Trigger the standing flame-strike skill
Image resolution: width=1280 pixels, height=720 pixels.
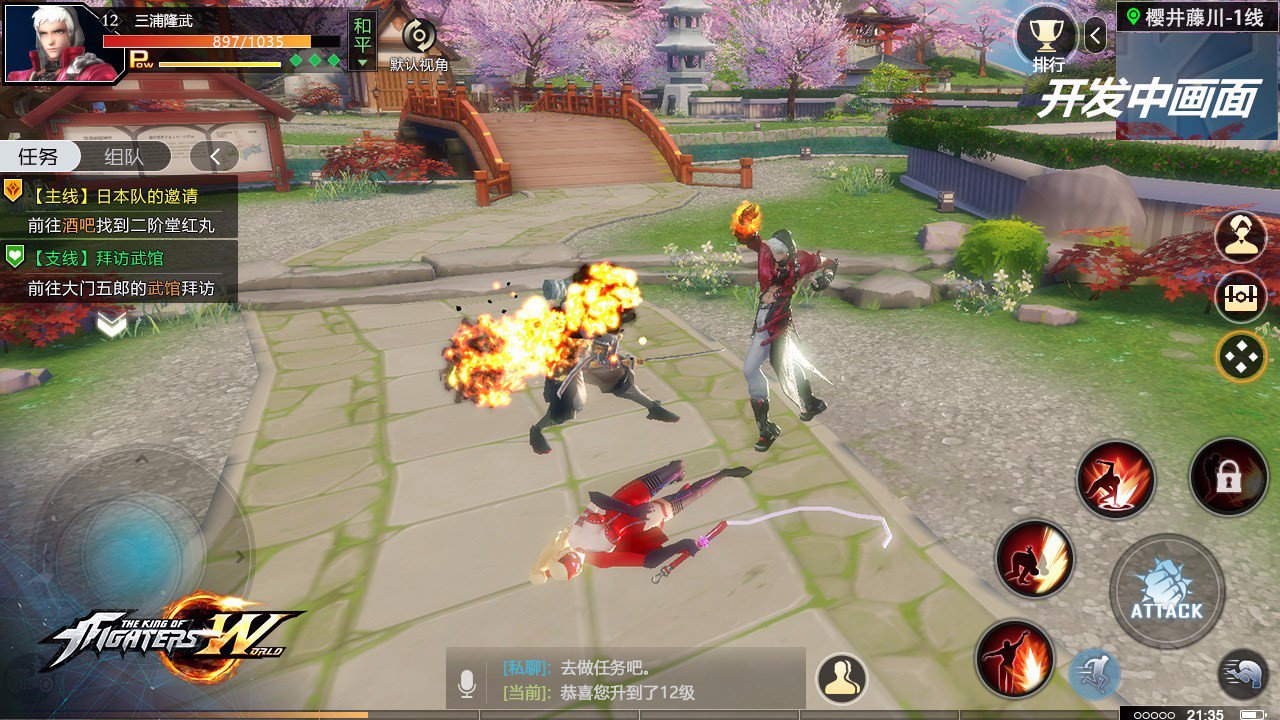click(1014, 659)
